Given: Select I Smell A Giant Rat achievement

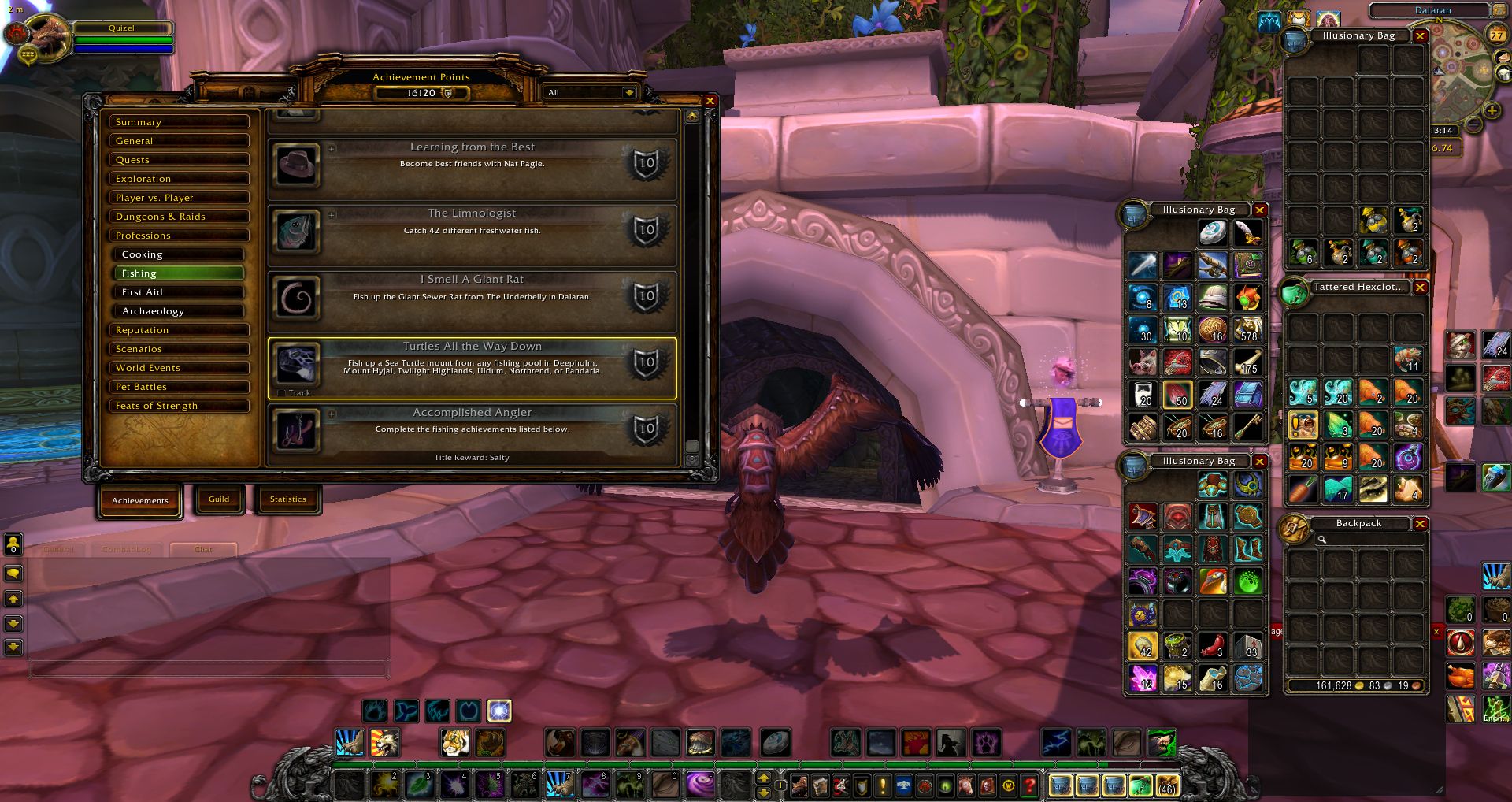Looking at the screenshot, I should click(472, 300).
